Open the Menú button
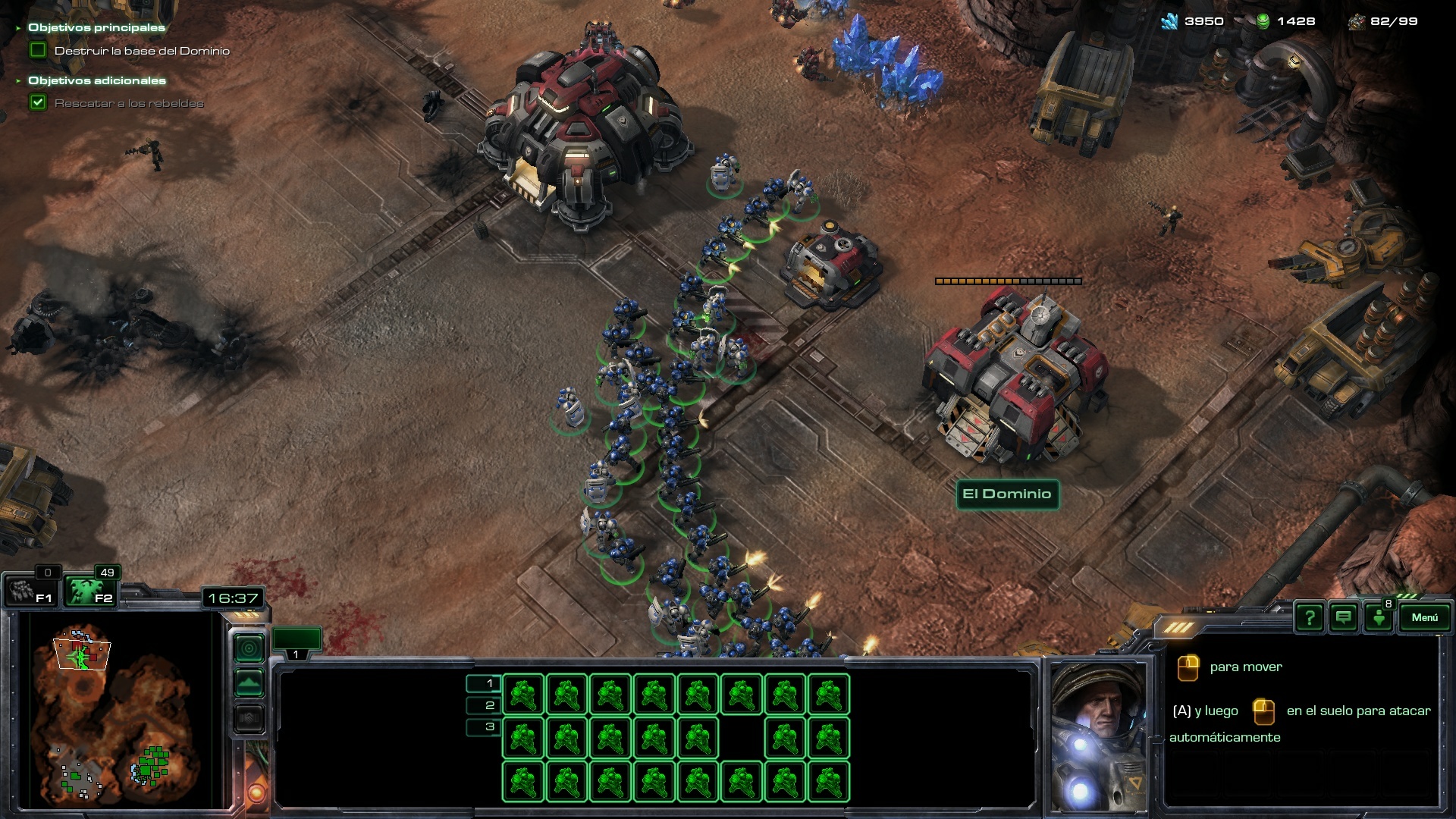The height and width of the screenshot is (819, 1456). 1424,618
